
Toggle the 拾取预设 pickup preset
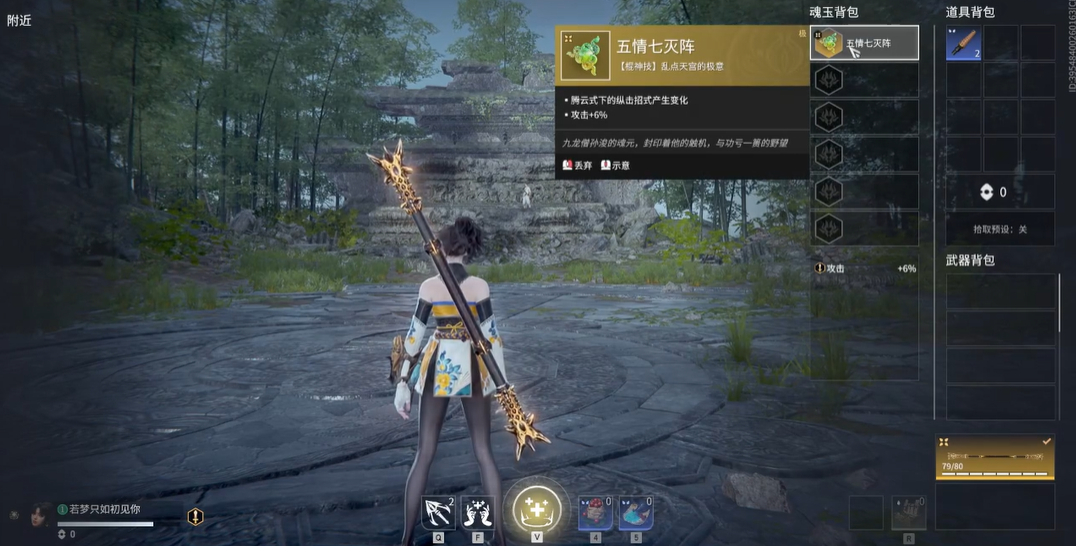pyautogui.click(x=1000, y=229)
